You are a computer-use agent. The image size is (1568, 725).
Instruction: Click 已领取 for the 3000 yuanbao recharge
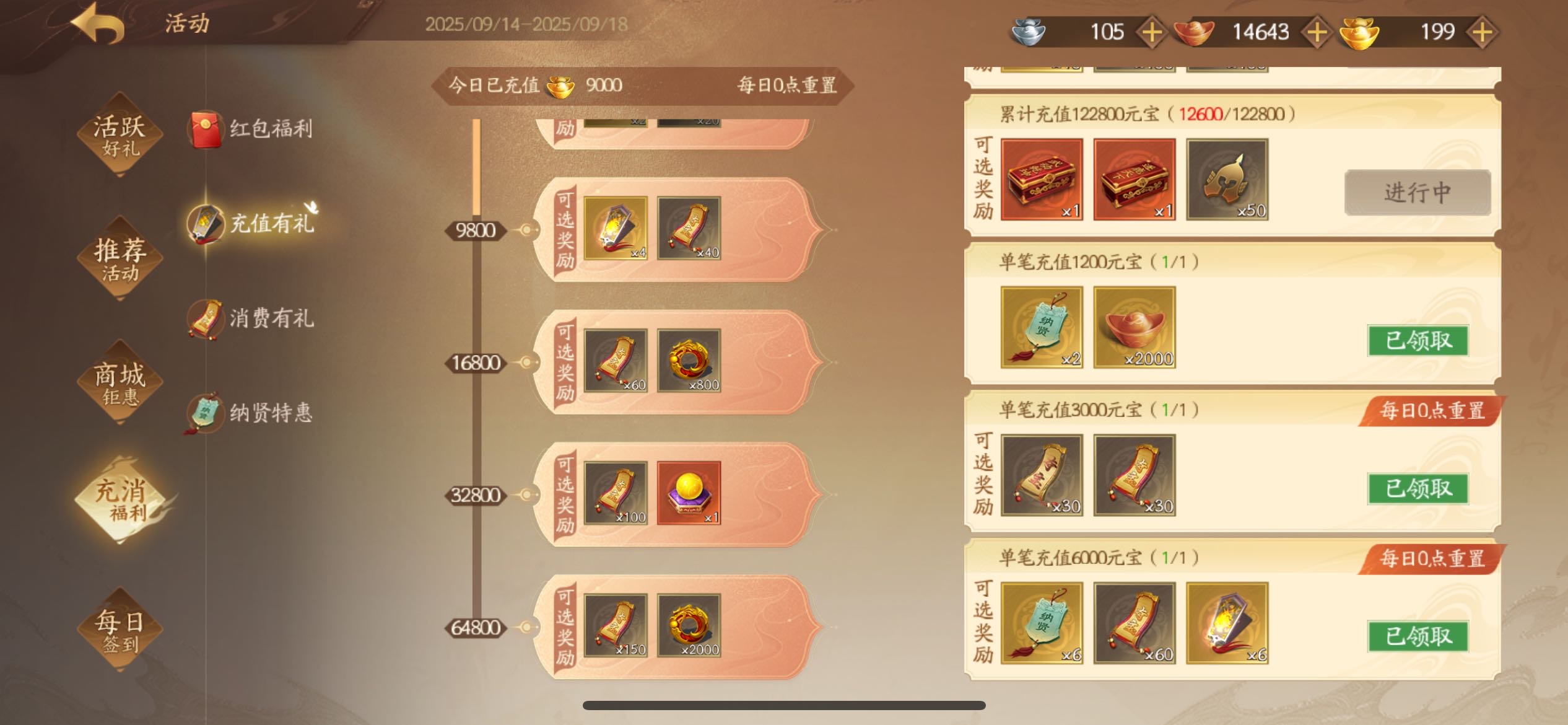pyautogui.click(x=1418, y=489)
